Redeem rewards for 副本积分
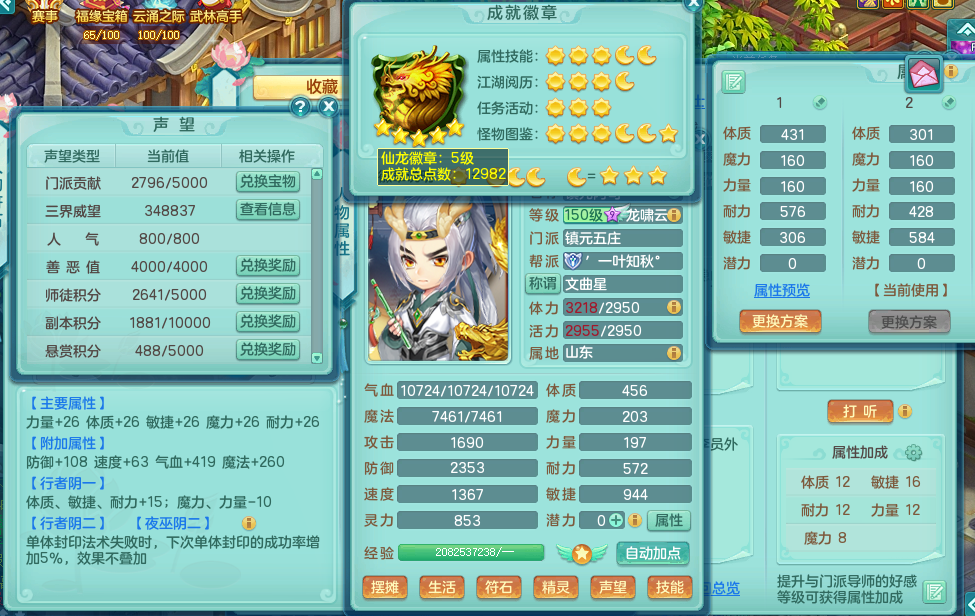Screen dimensions: 975x616 (268, 322)
